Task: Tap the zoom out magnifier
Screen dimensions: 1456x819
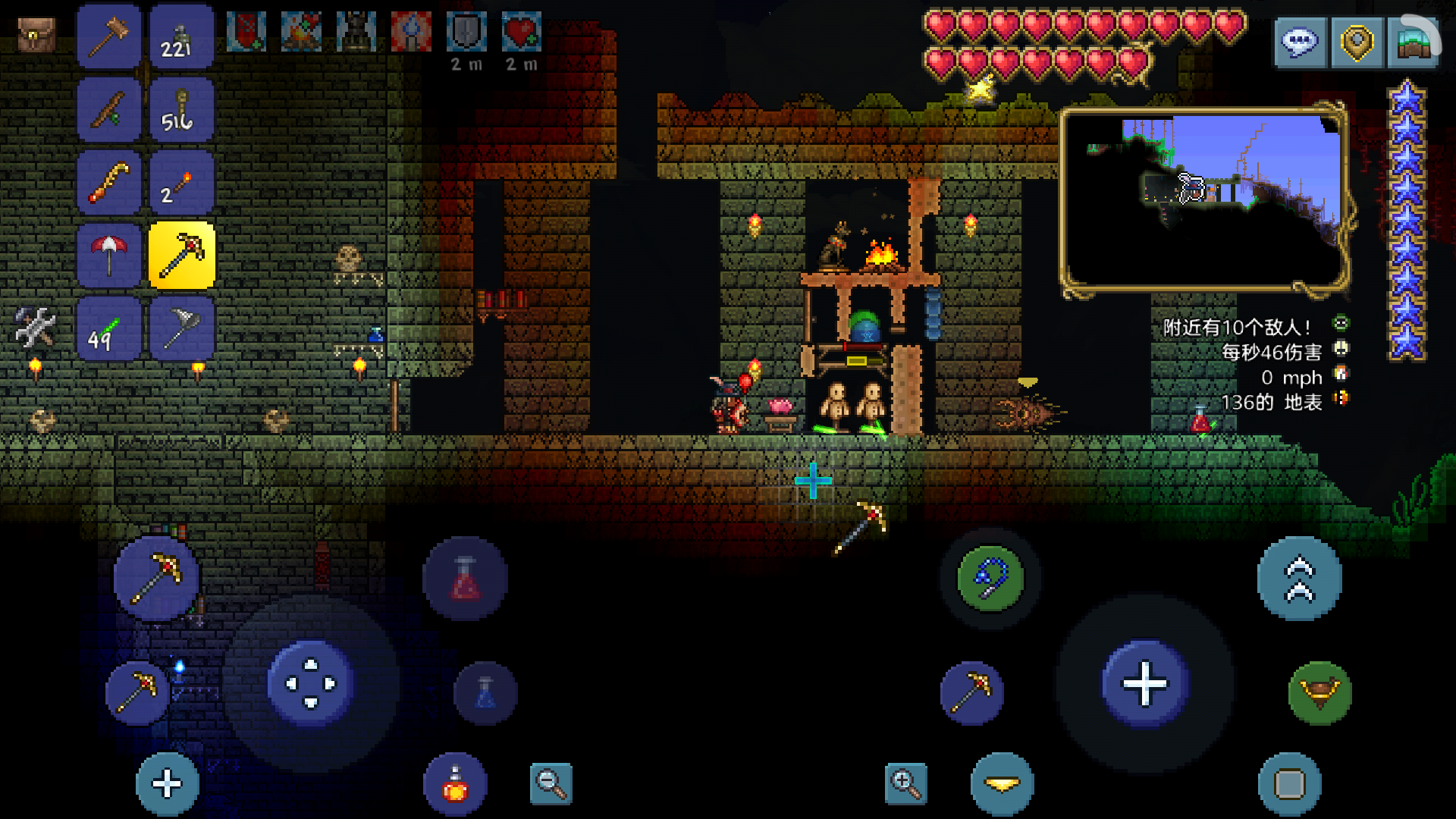Action: click(551, 783)
